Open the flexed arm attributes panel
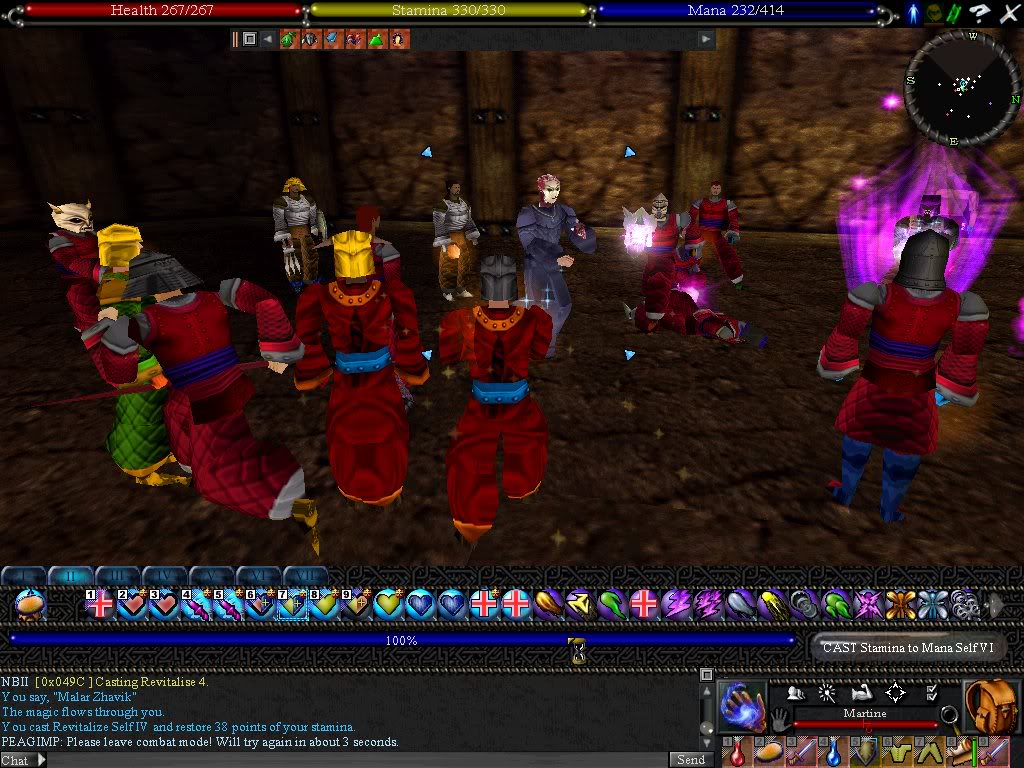 (x=862, y=692)
